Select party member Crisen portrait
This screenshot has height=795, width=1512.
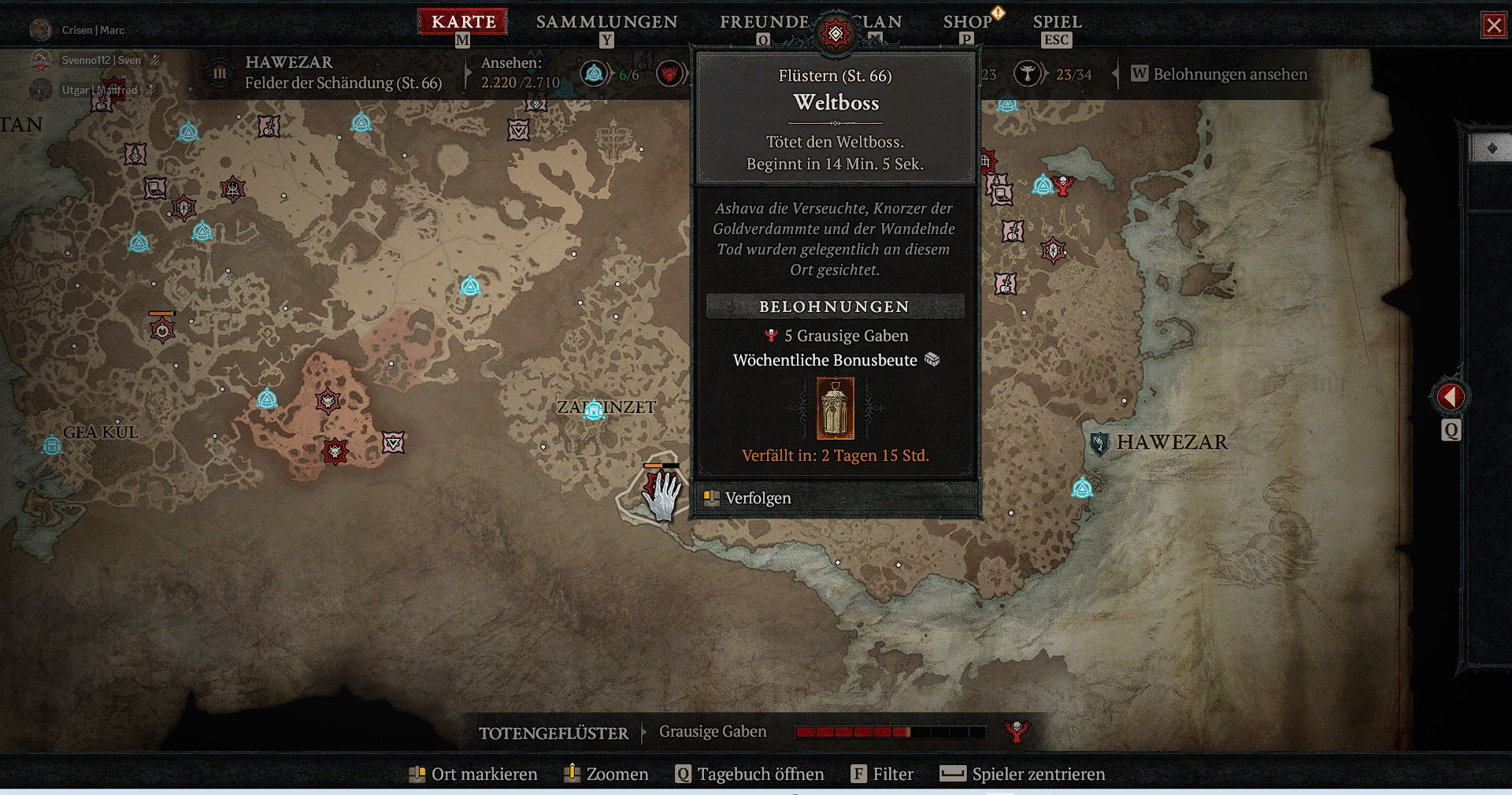pyautogui.click(x=40, y=30)
